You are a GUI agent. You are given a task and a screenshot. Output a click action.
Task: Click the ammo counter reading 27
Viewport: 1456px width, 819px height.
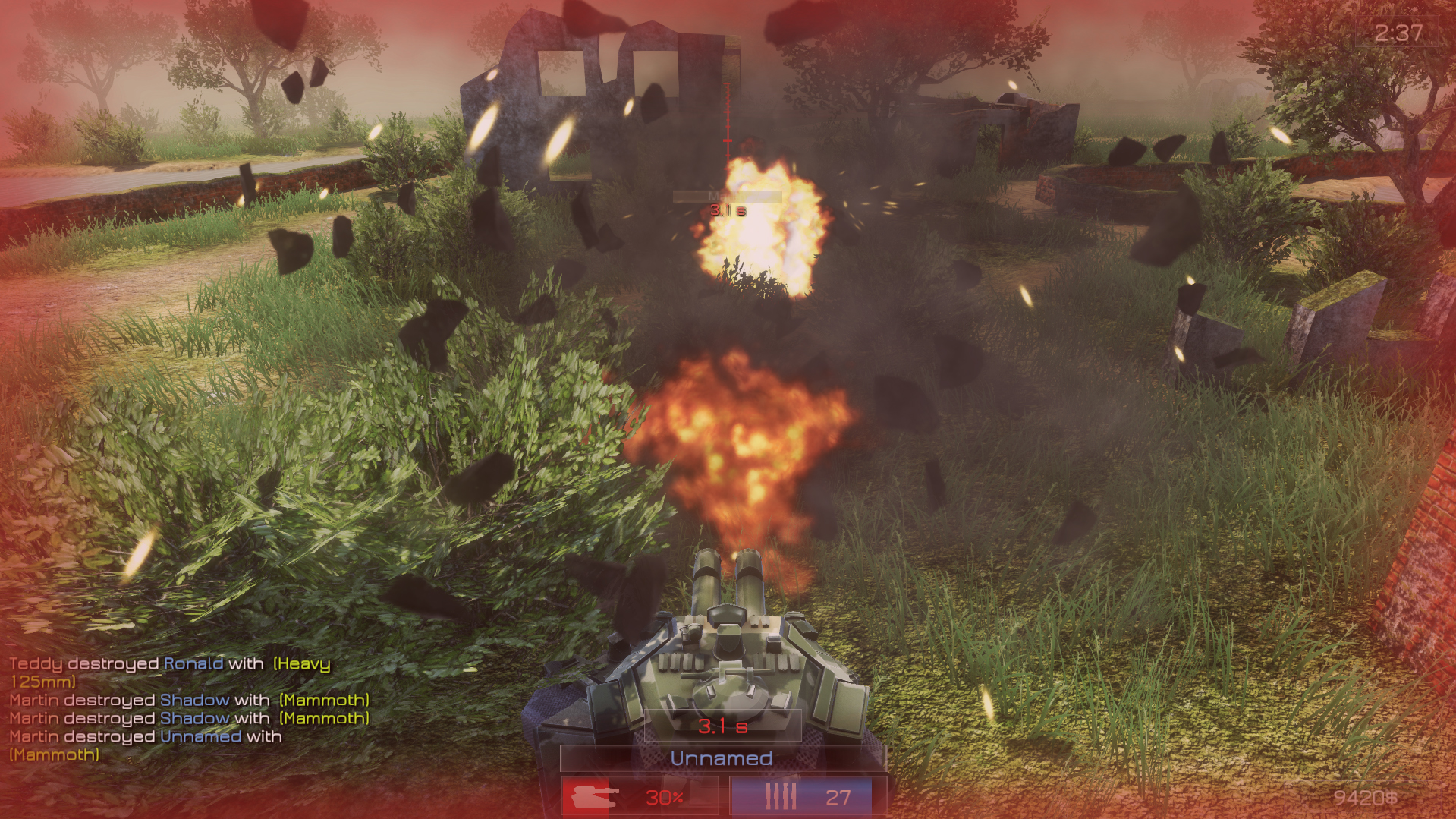pos(838,797)
